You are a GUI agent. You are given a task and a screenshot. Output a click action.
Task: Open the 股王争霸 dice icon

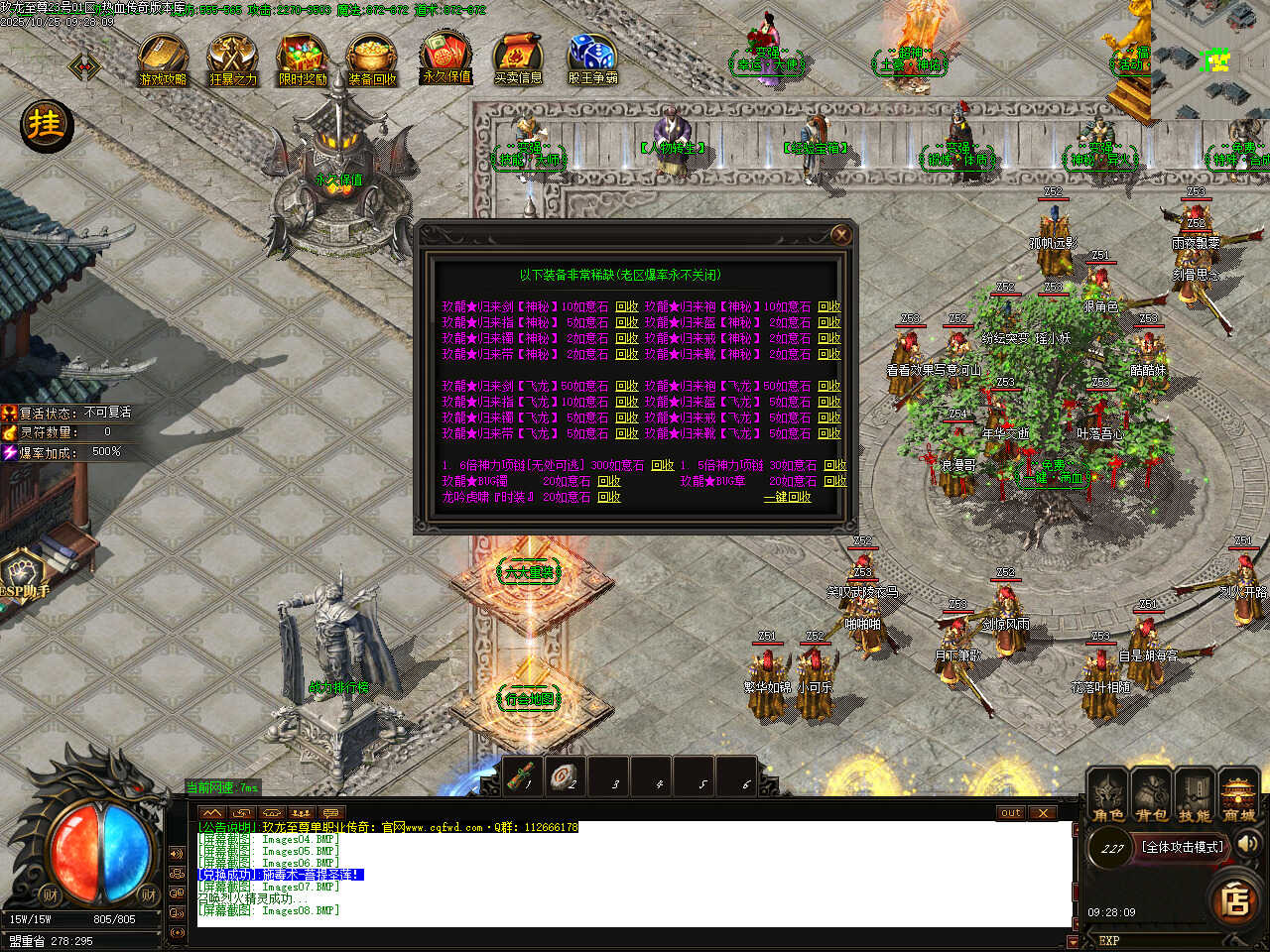tap(592, 58)
